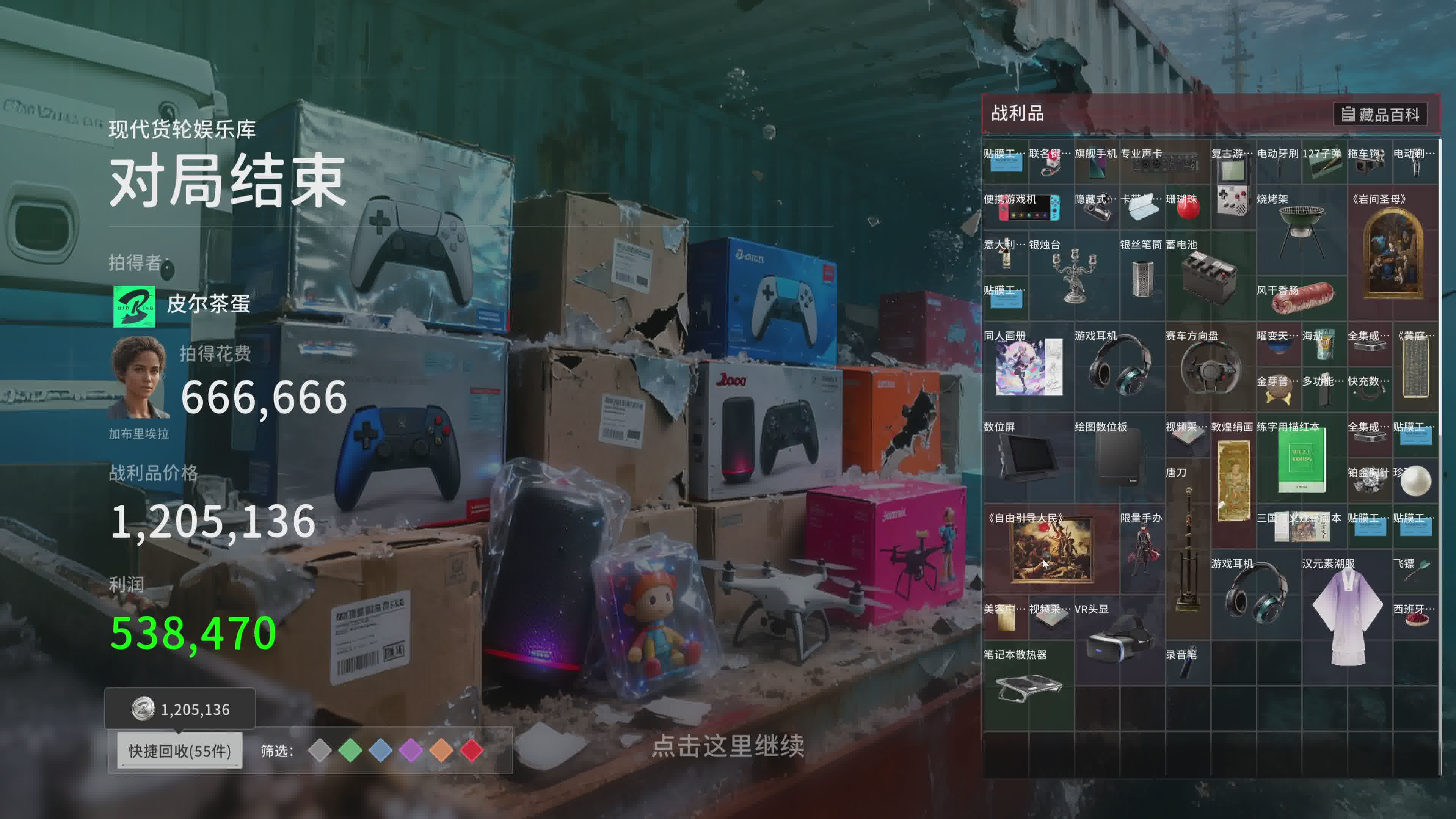Toggle the red rarity filter diamond
Image resolution: width=1456 pixels, height=819 pixels.
click(472, 751)
